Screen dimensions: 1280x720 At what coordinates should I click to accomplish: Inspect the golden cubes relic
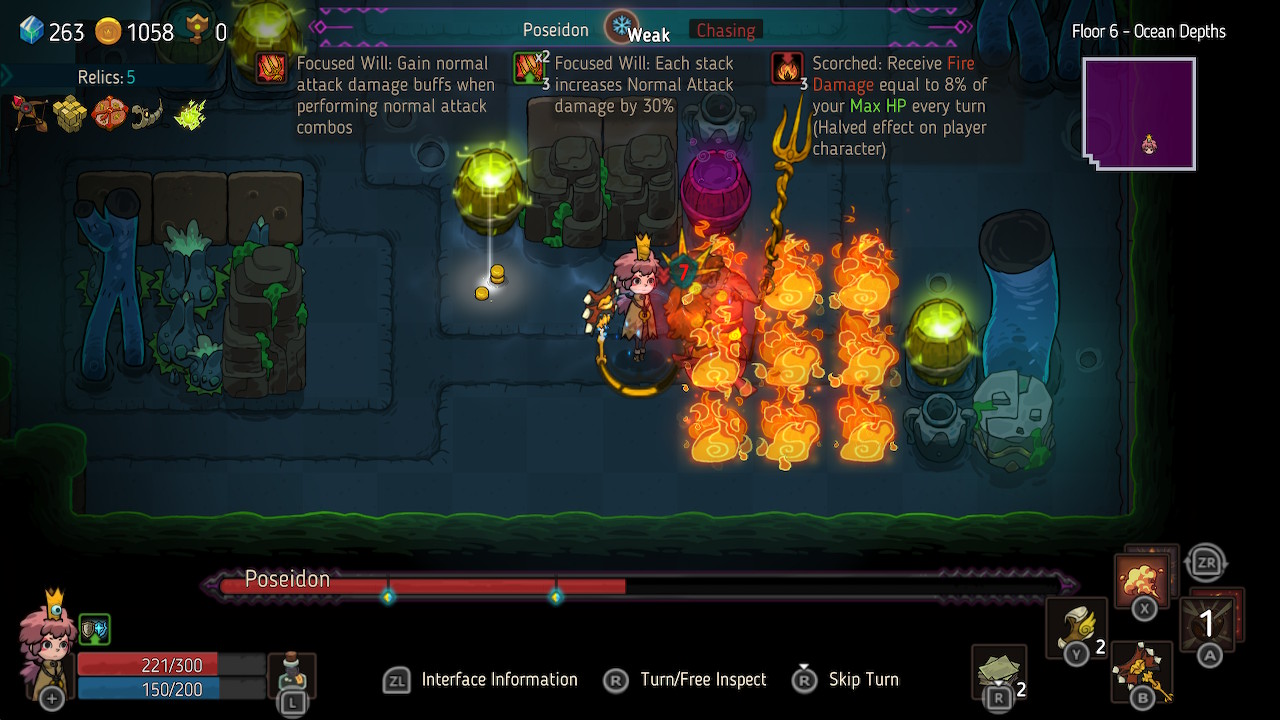tap(70, 115)
